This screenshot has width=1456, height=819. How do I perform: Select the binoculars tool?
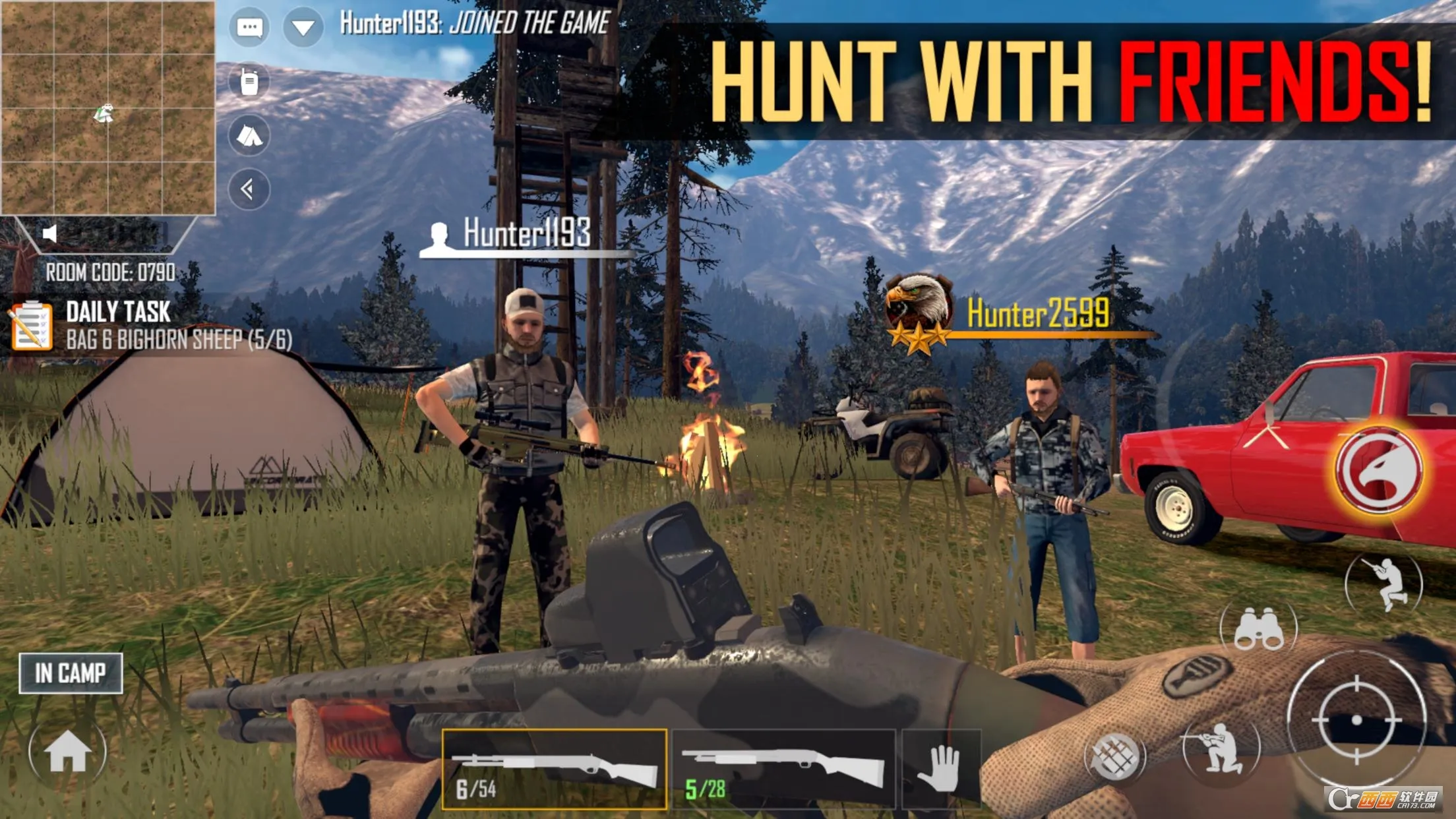click(x=1259, y=628)
